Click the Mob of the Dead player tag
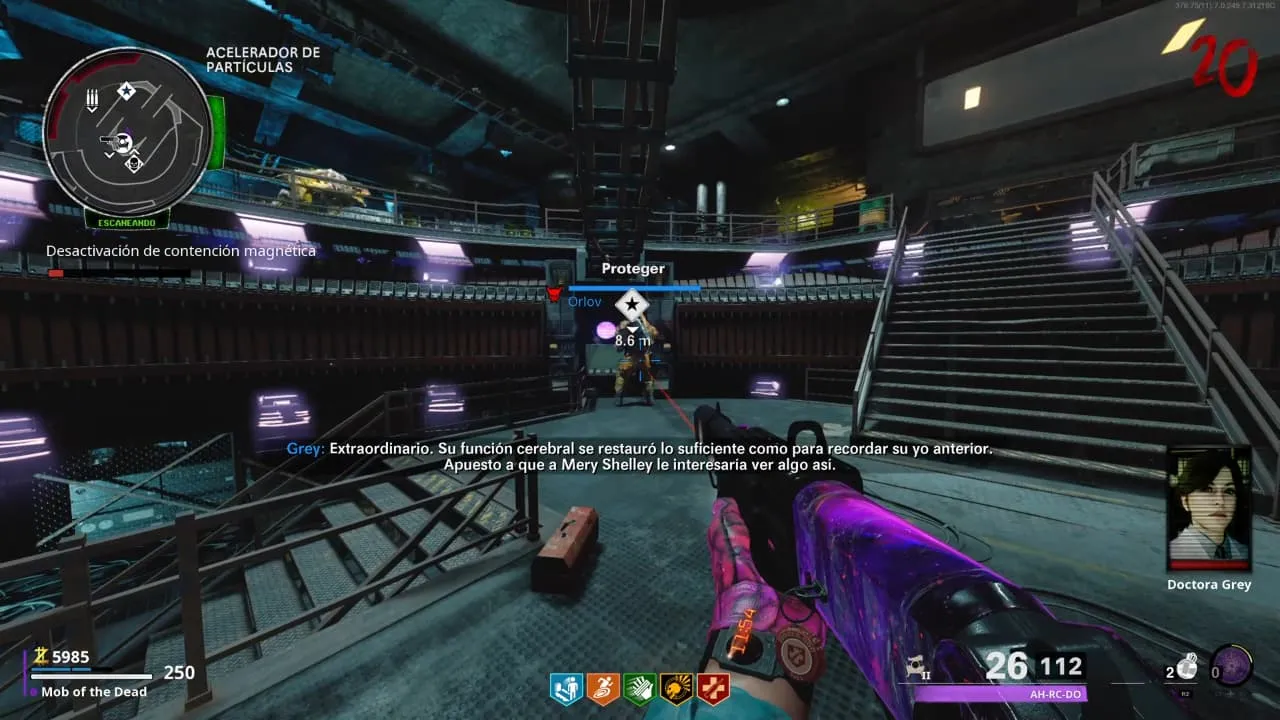The image size is (1280, 720). pyautogui.click(x=94, y=692)
